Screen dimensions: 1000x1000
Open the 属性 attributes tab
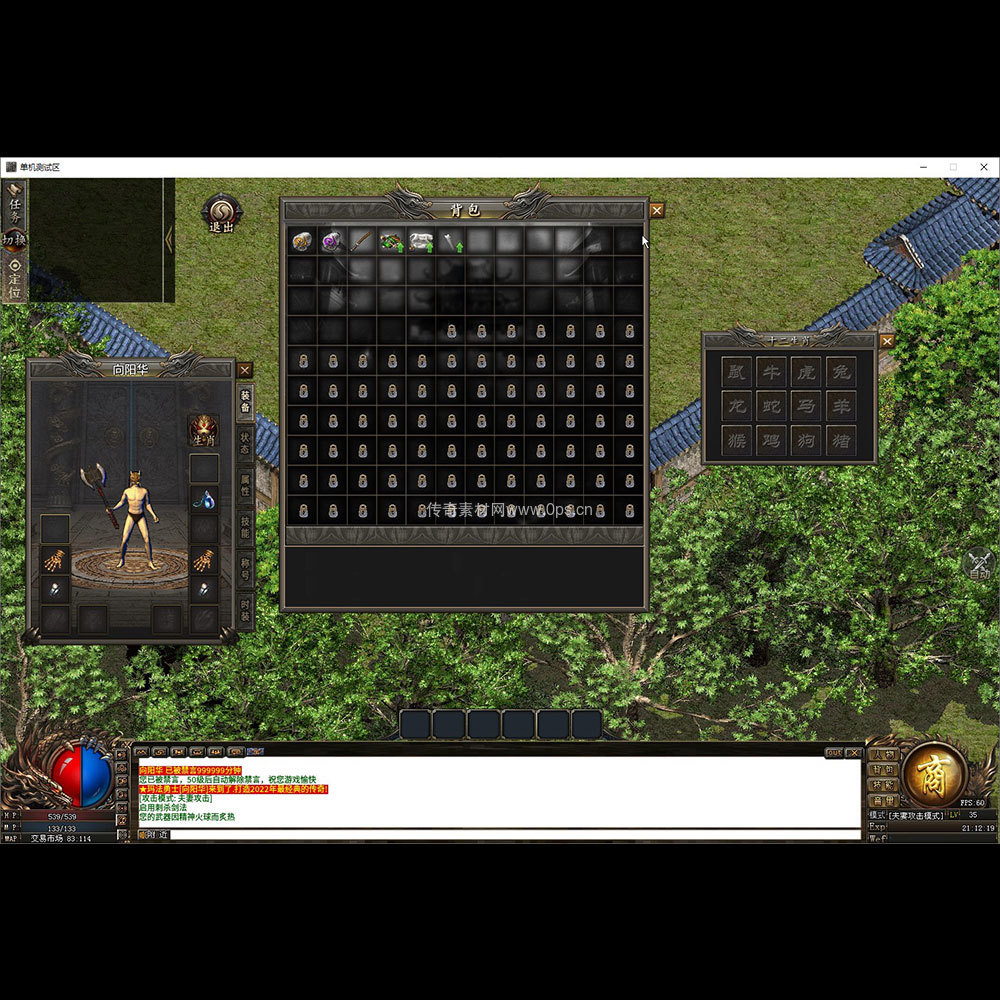coord(244,486)
